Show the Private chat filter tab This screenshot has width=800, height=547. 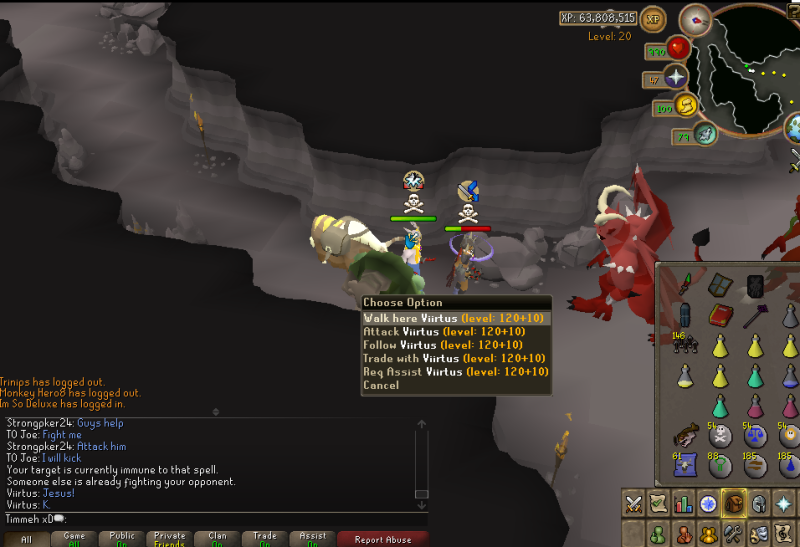pos(170,538)
